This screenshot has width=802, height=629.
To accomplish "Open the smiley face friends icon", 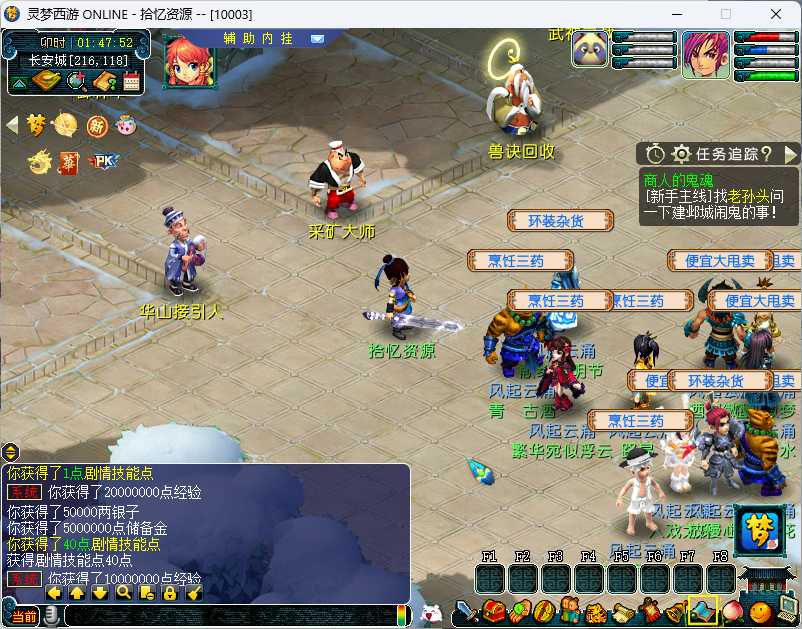I will [762, 610].
